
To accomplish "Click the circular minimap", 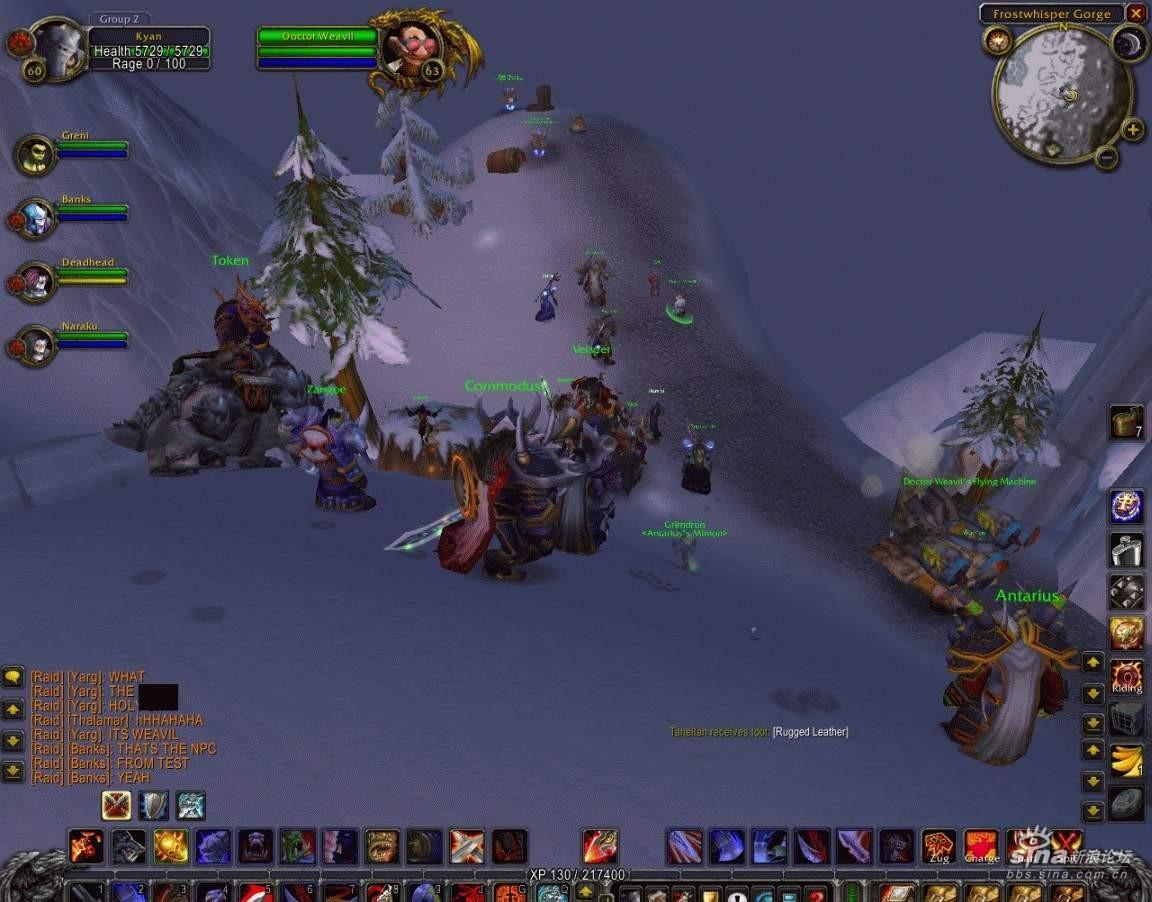I will pos(1062,93).
